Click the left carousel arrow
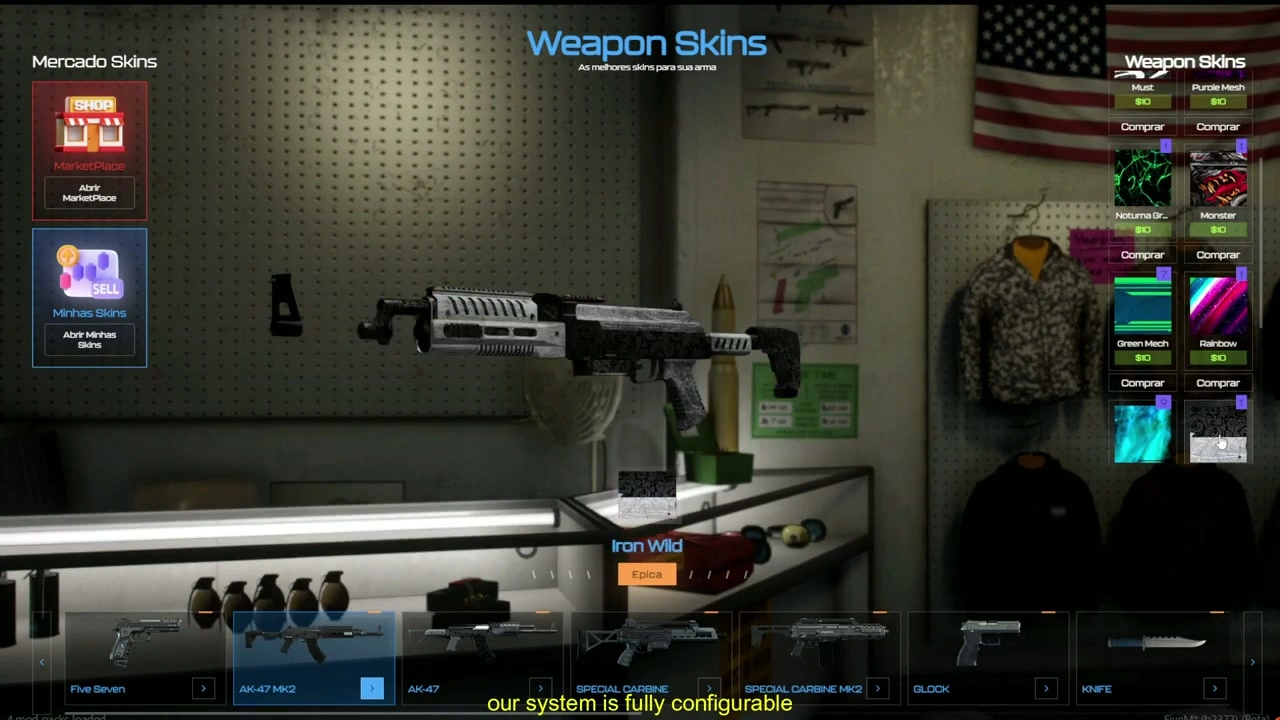Screen dimensions: 1280x720 click(42, 661)
